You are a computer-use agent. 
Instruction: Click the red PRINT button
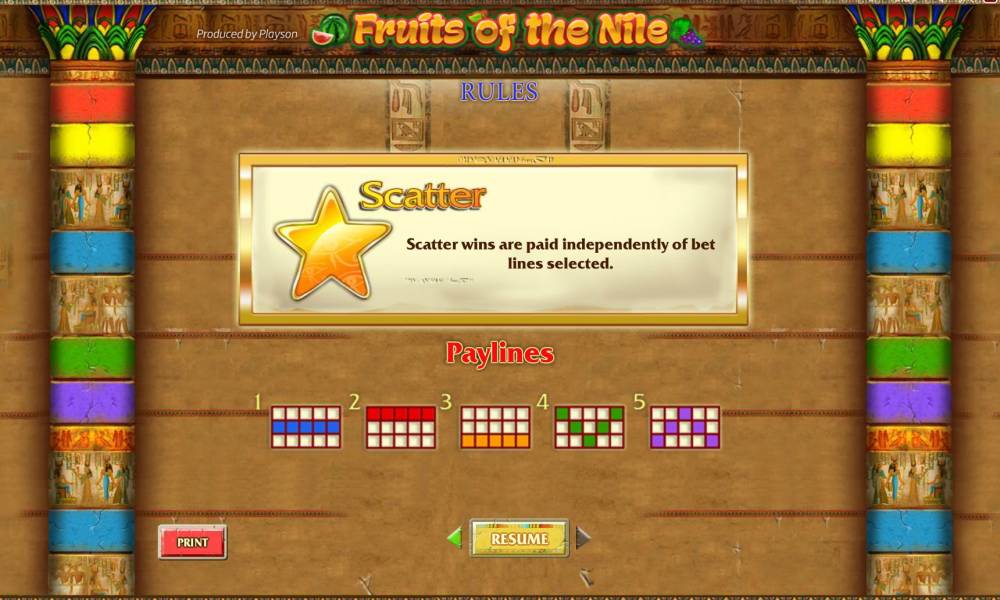click(192, 542)
